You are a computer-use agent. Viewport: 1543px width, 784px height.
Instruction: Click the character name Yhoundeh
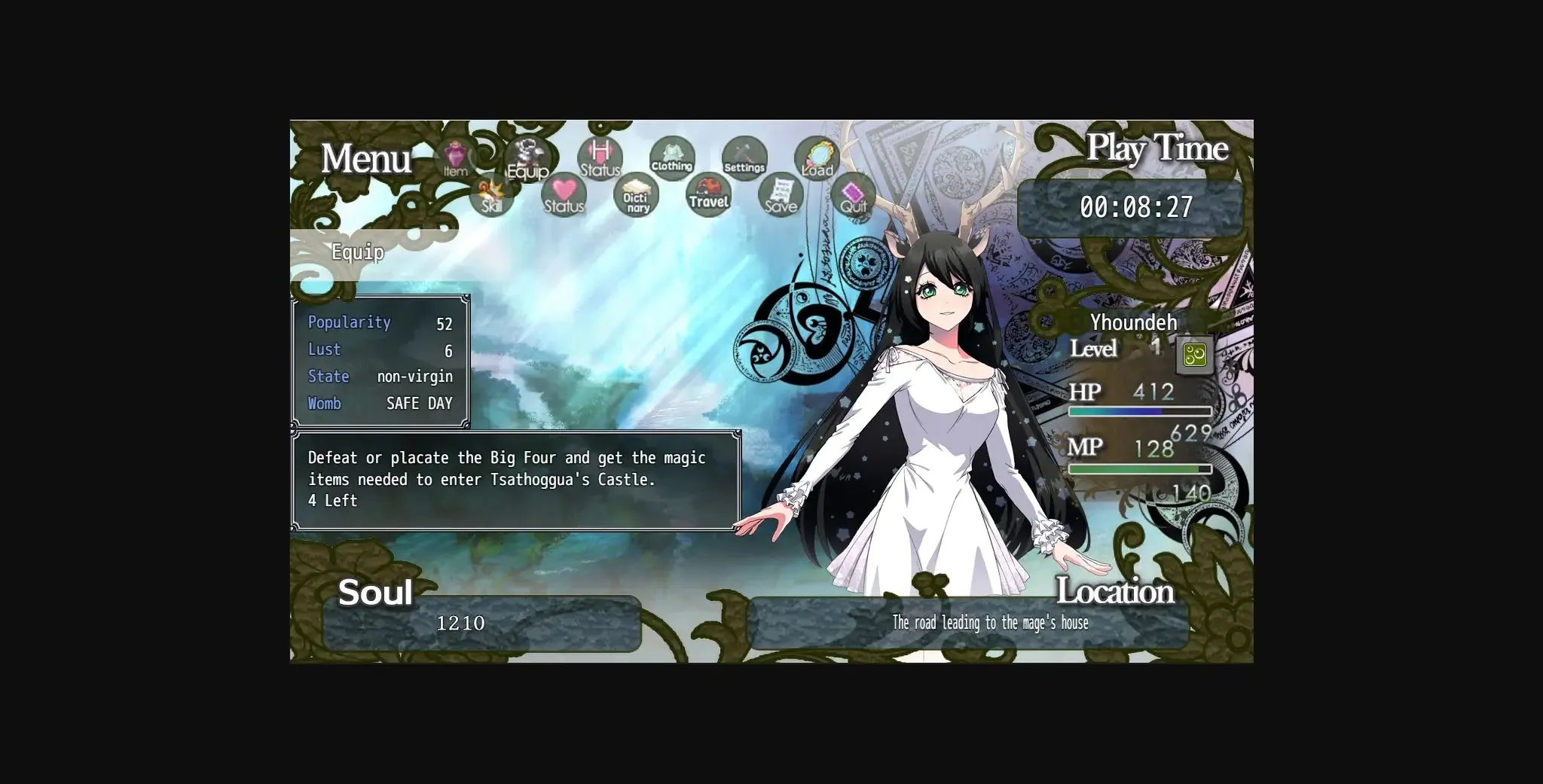1133,322
